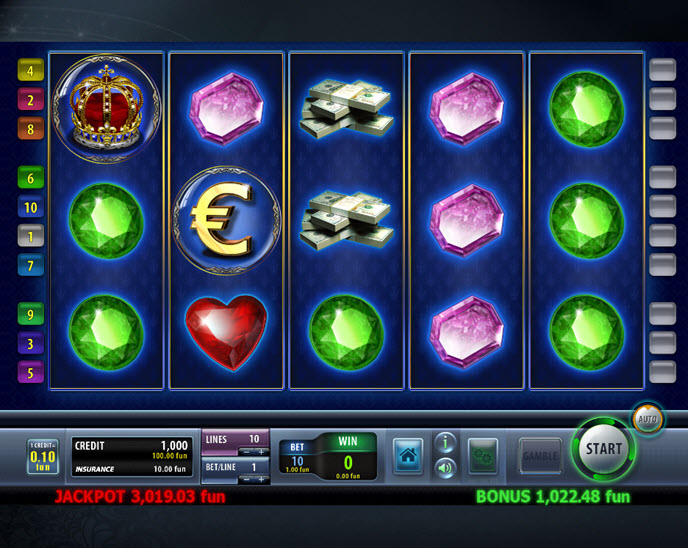Select payline number 5 marker
Viewport: 688px width, 548px height.
pyautogui.click(x=30, y=373)
